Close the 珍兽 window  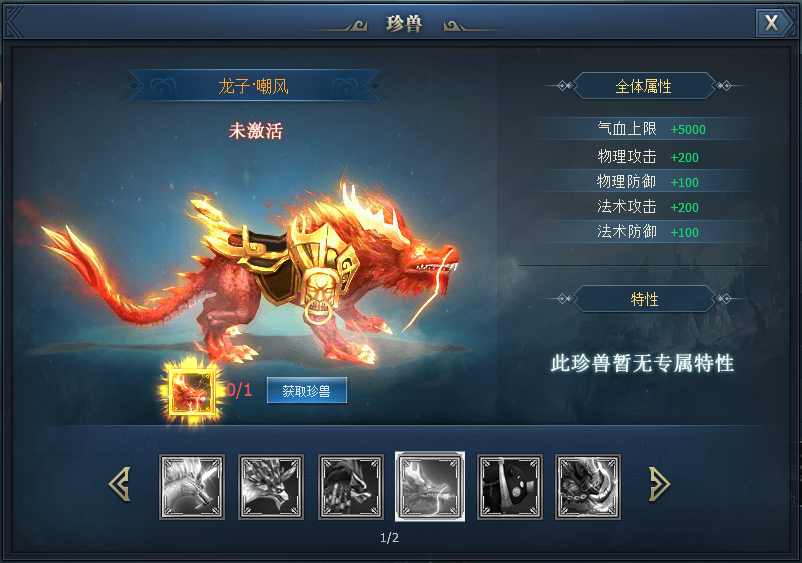[771, 23]
